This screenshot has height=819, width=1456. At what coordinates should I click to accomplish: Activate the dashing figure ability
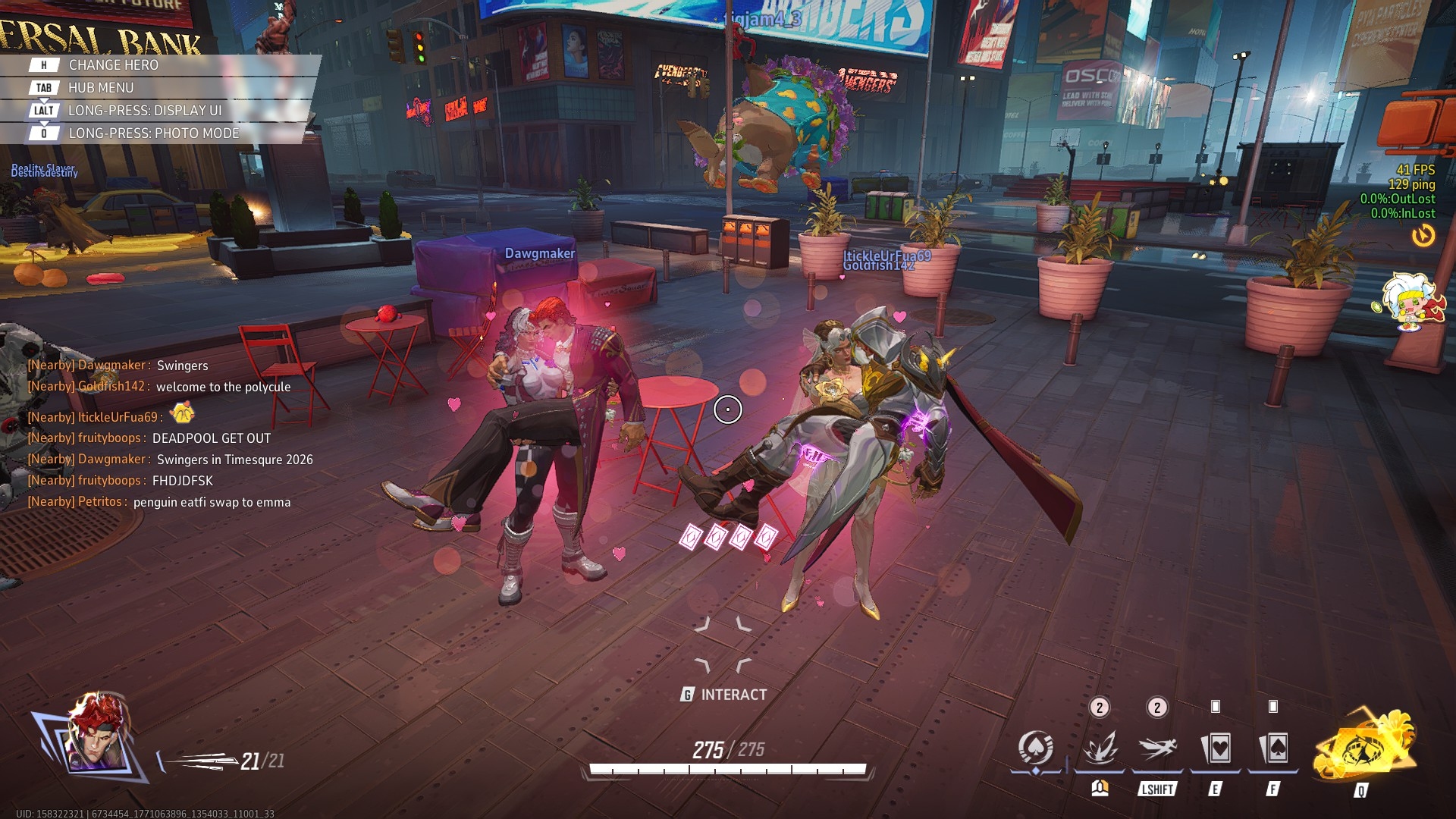(1157, 749)
